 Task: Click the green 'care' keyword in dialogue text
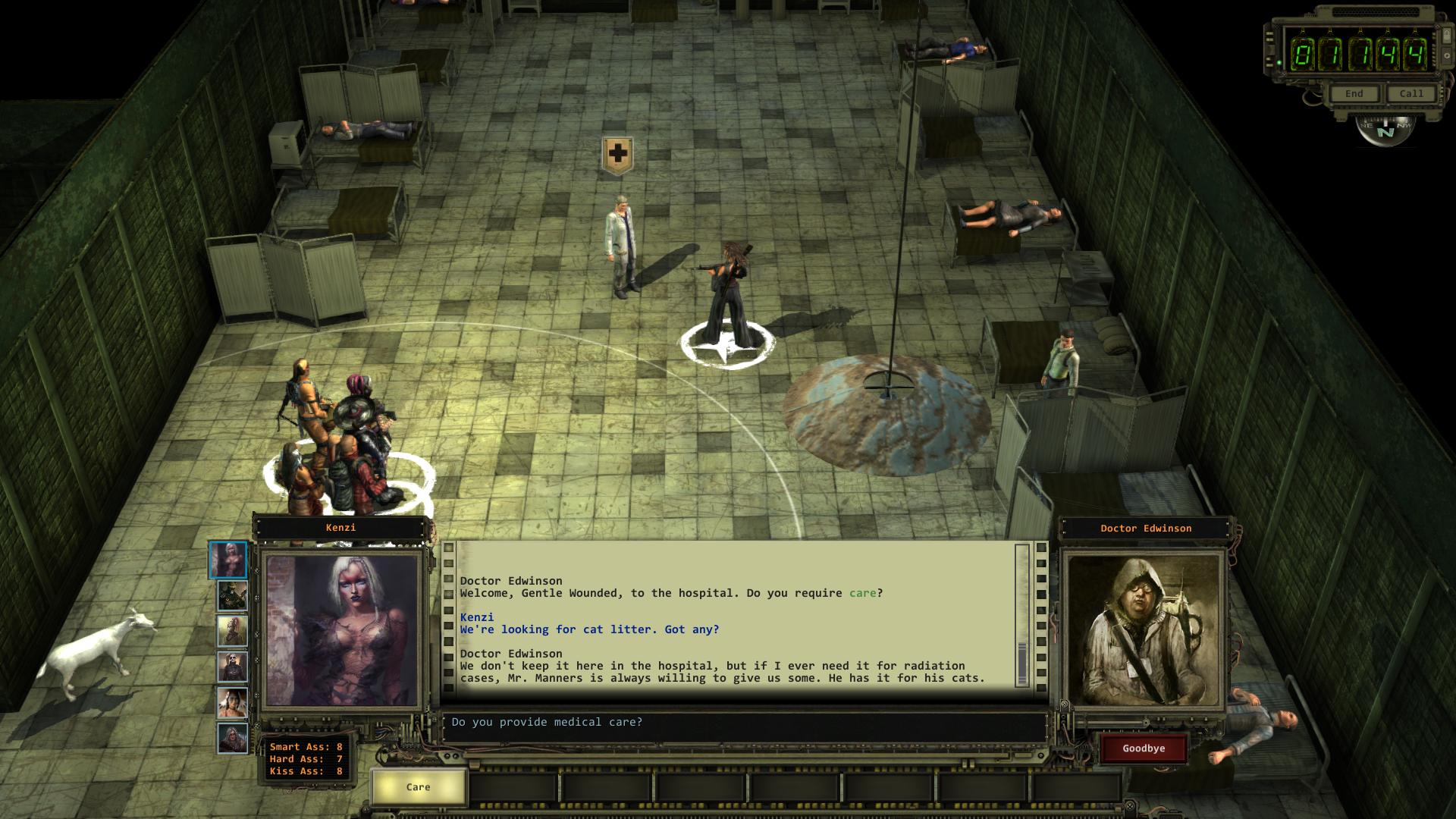click(862, 593)
